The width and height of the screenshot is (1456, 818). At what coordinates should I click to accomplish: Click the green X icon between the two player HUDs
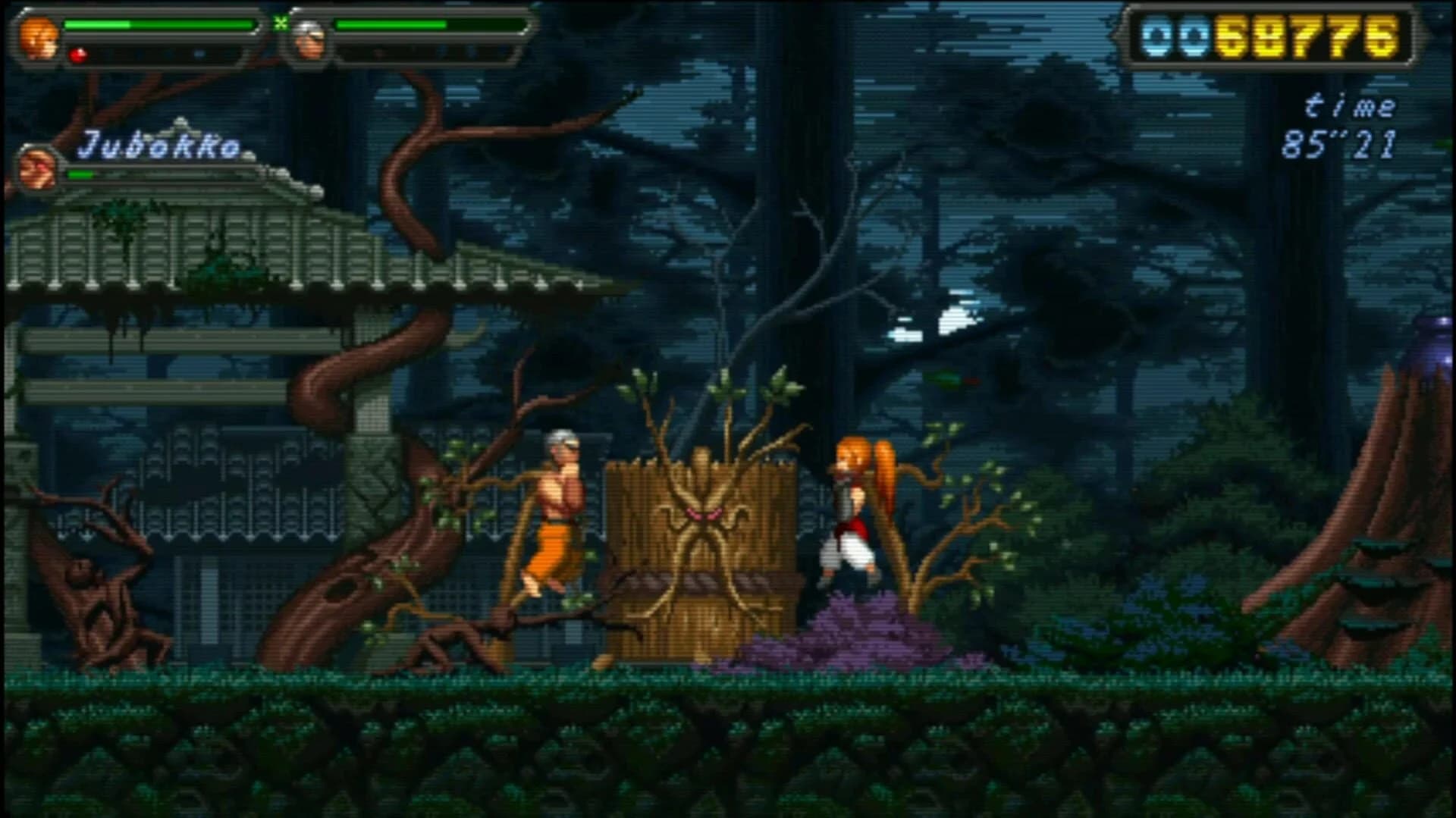click(x=283, y=23)
